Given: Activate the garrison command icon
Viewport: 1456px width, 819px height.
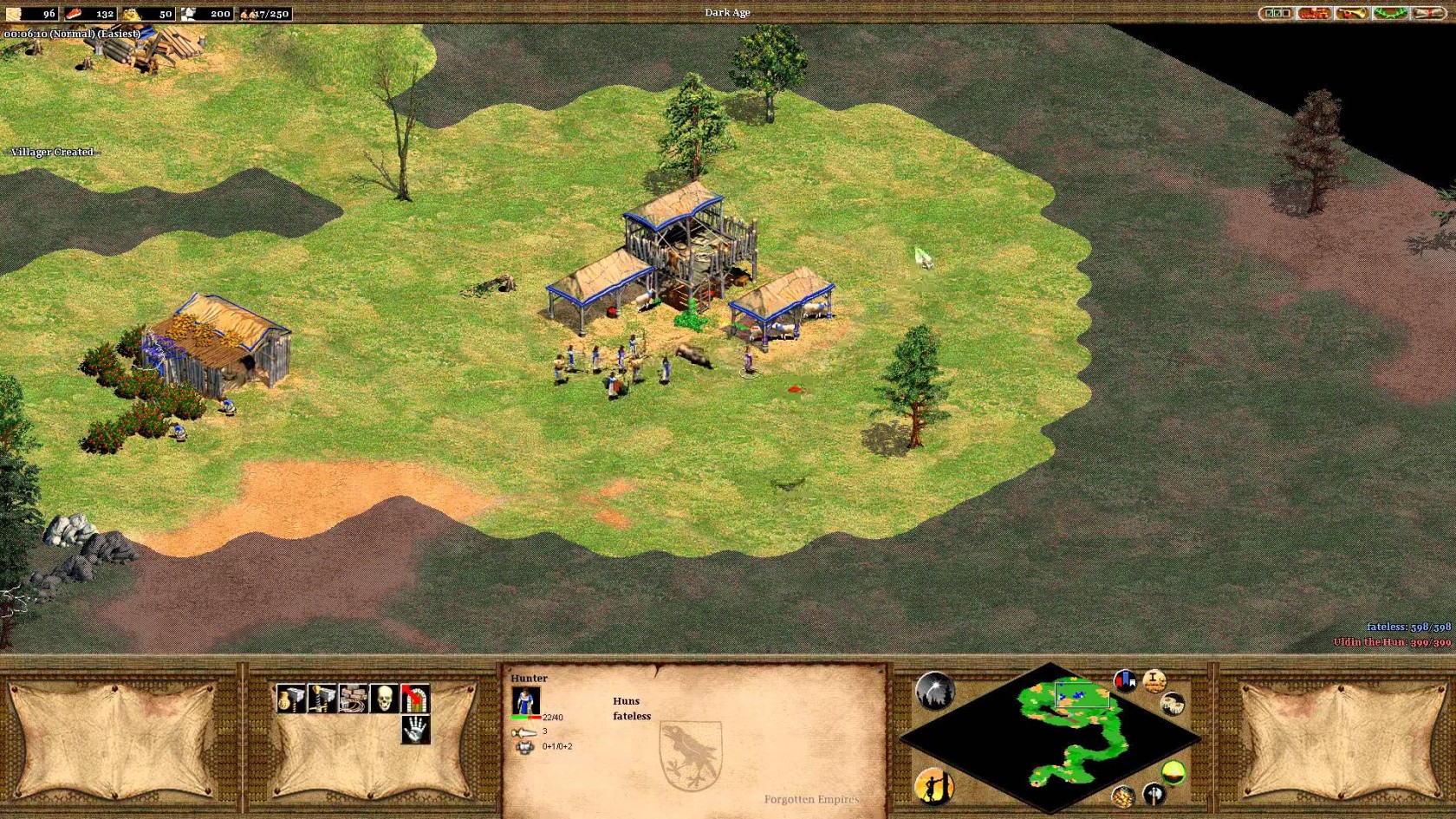Looking at the screenshot, I should tap(415, 699).
